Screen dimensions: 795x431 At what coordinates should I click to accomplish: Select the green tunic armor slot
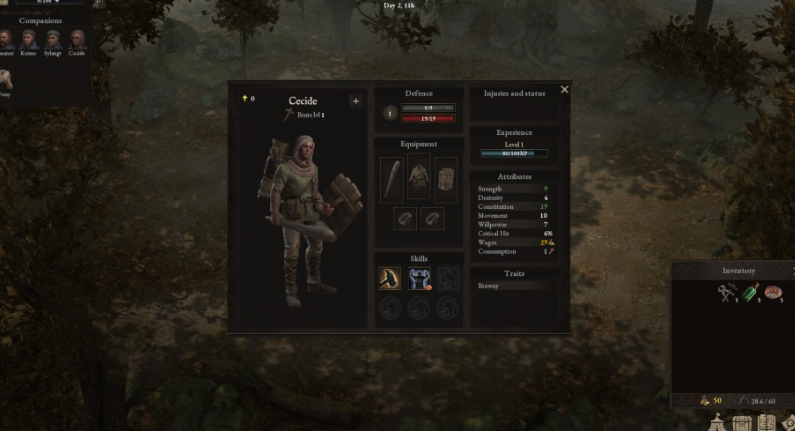(x=419, y=177)
